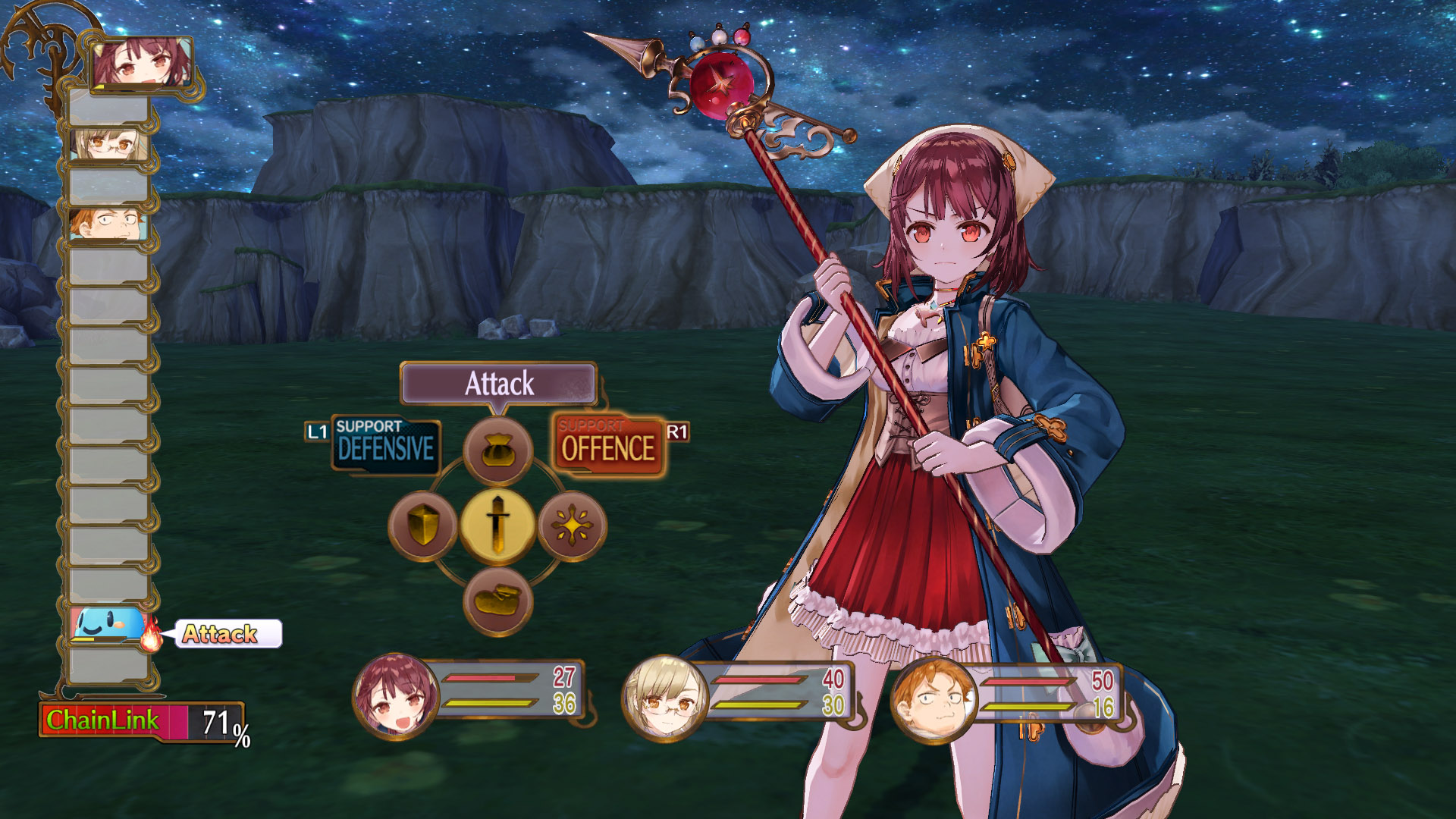Screen dimensions: 1456x819
Task: Select the star Skills icon
Action: [571, 526]
